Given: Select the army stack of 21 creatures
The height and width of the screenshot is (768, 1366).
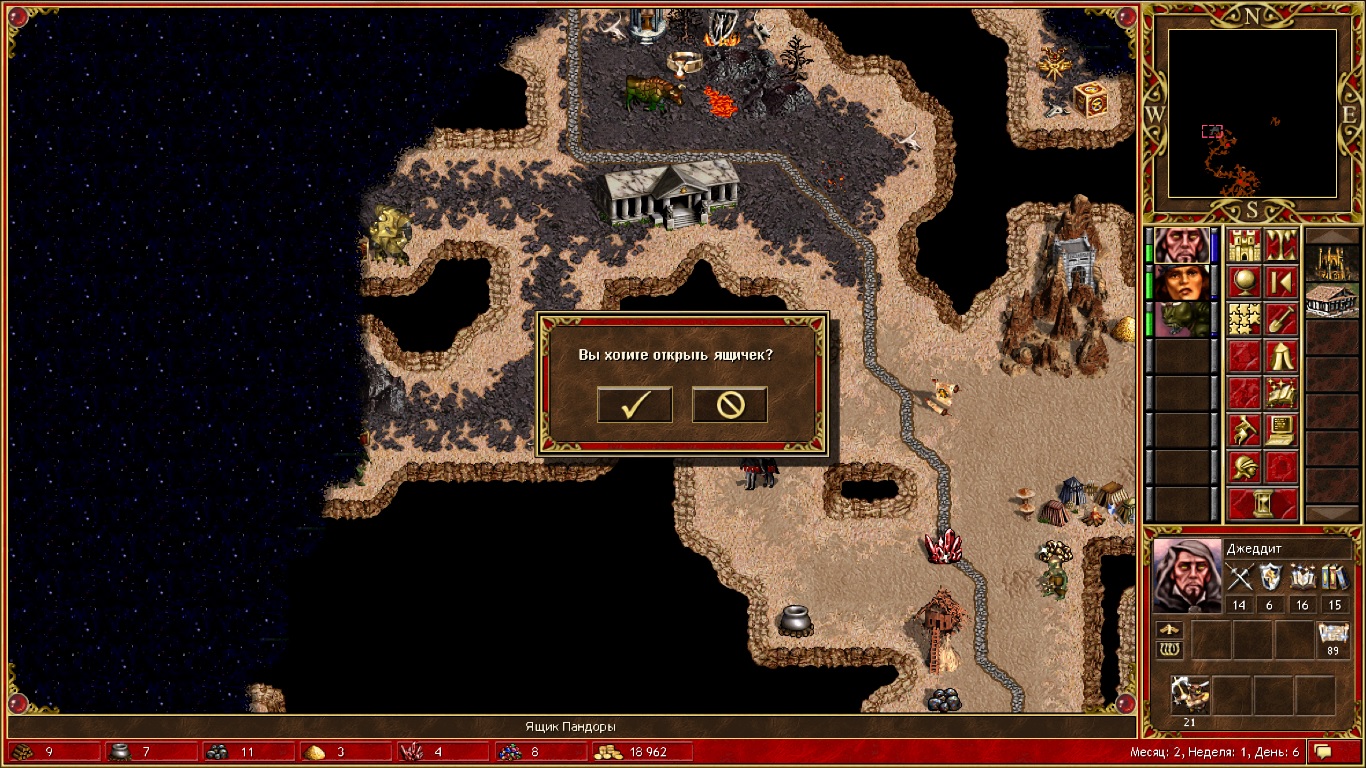Looking at the screenshot, I should click(1191, 693).
